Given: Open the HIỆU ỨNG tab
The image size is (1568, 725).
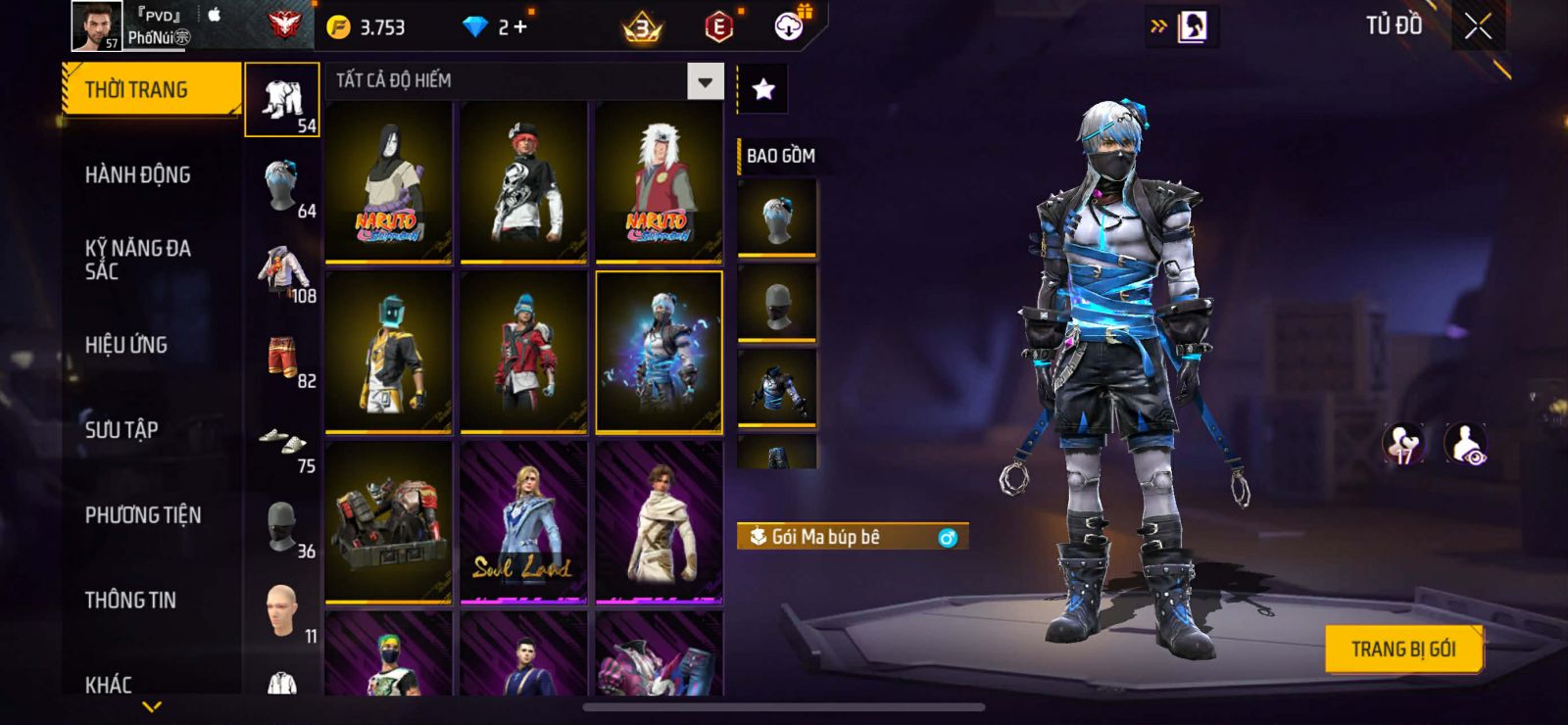Looking at the screenshot, I should point(126,345).
